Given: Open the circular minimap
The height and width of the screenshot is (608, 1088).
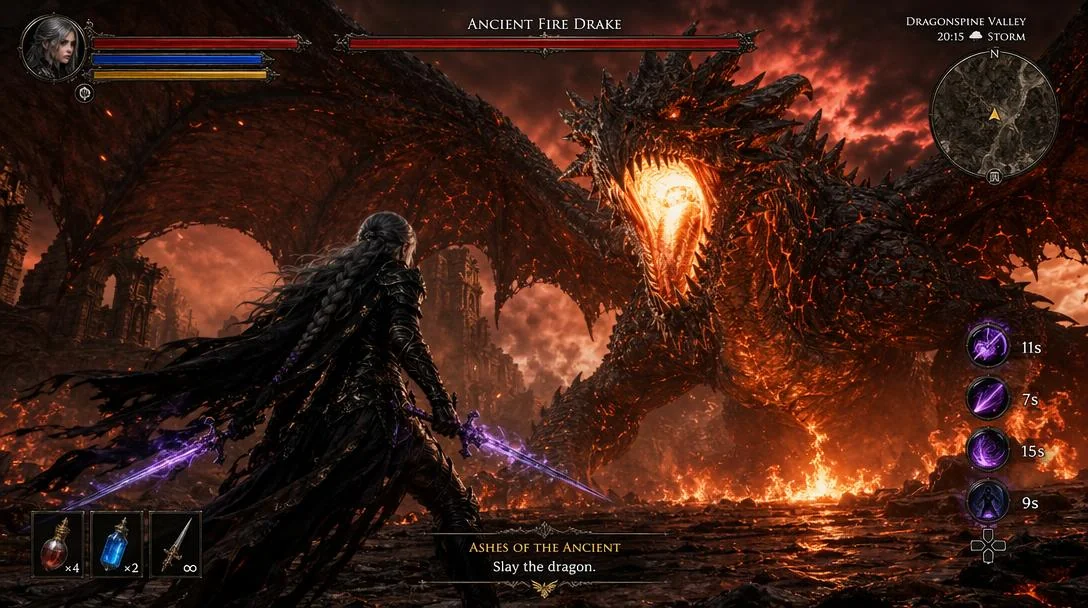Looking at the screenshot, I should tap(993, 115).
